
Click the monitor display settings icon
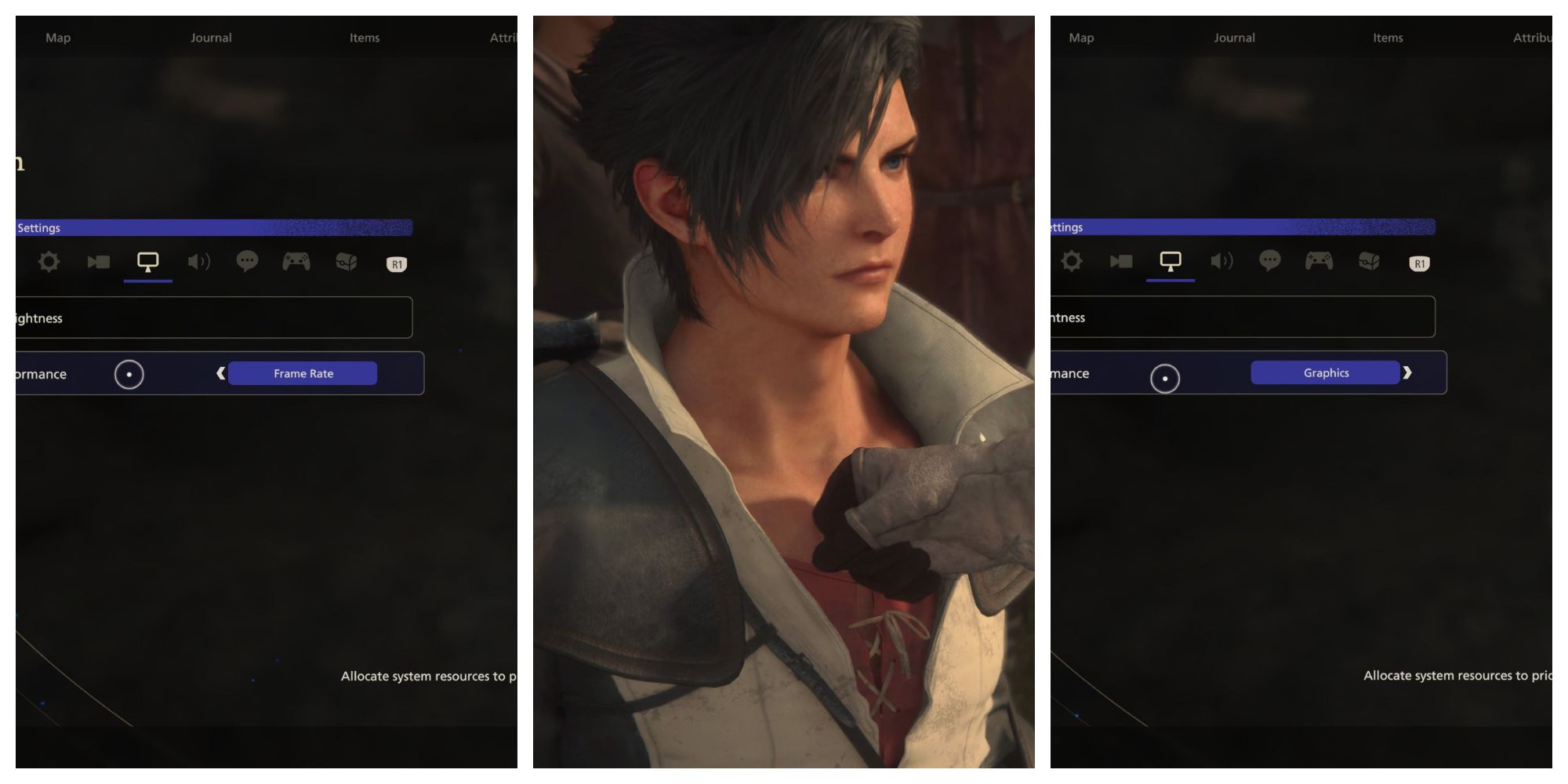coord(147,261)
